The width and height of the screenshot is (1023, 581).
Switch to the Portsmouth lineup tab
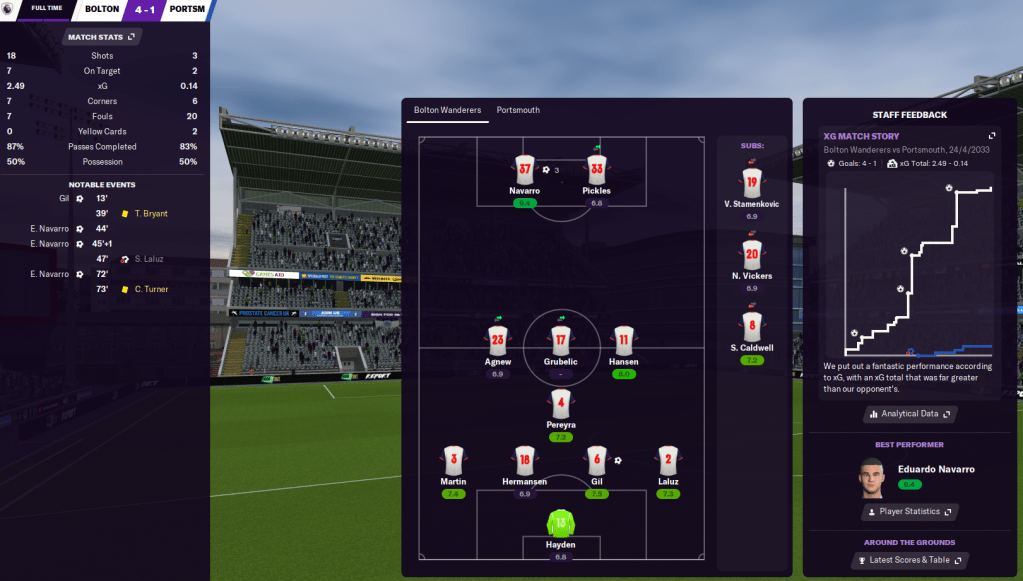point(518,110)
